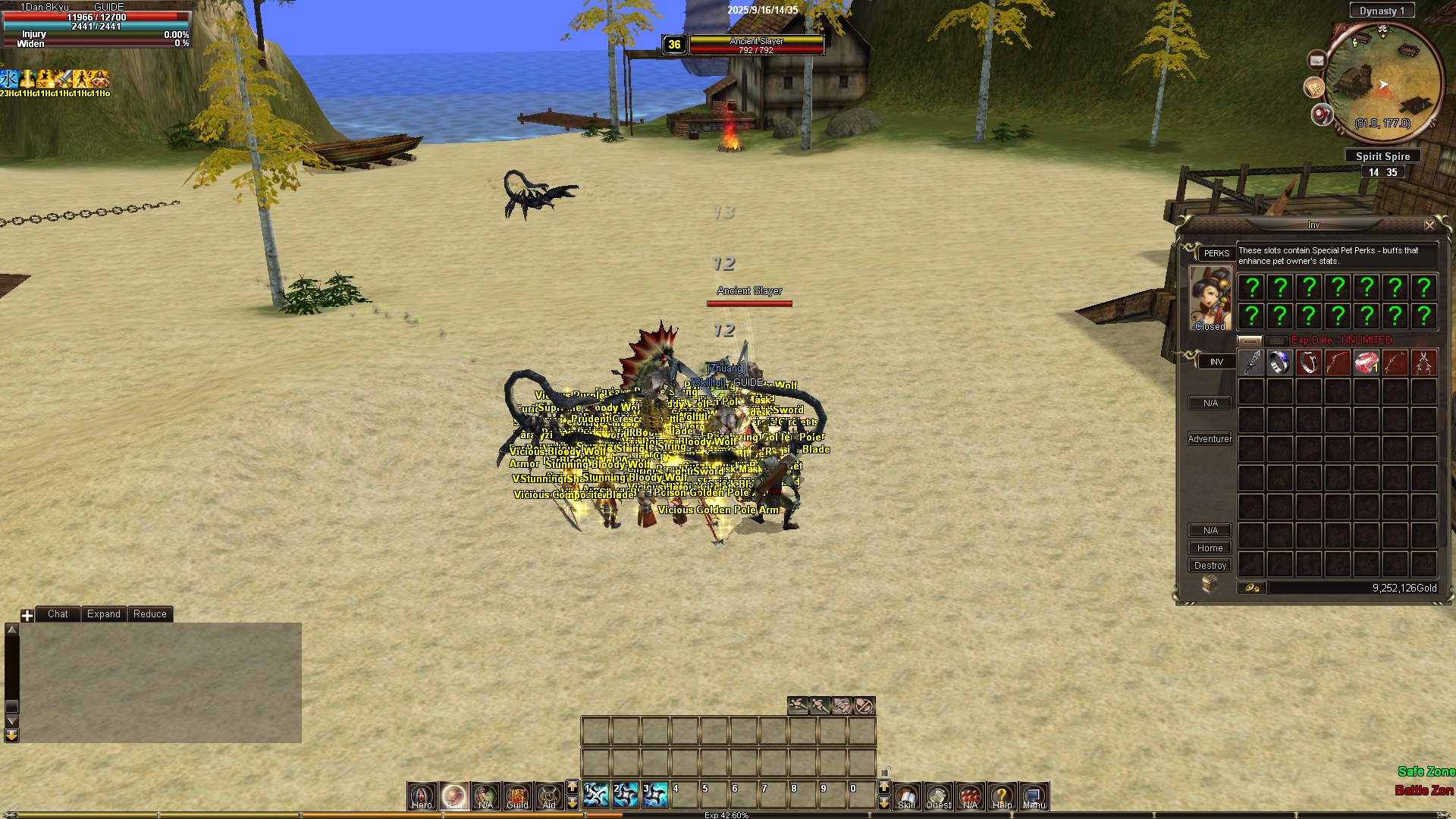Open the Guild panel
This screenshot has width=1456, height=819.
pos(517,795)
